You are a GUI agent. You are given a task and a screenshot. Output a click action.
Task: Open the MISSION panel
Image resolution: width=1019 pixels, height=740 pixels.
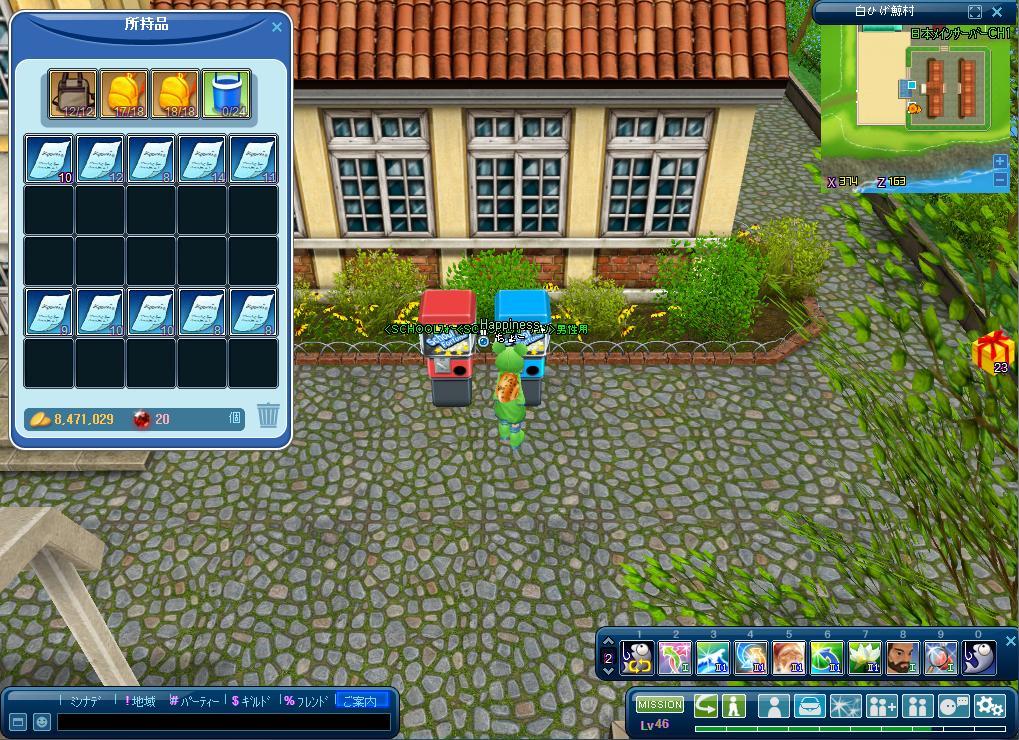tap(660, 704)
